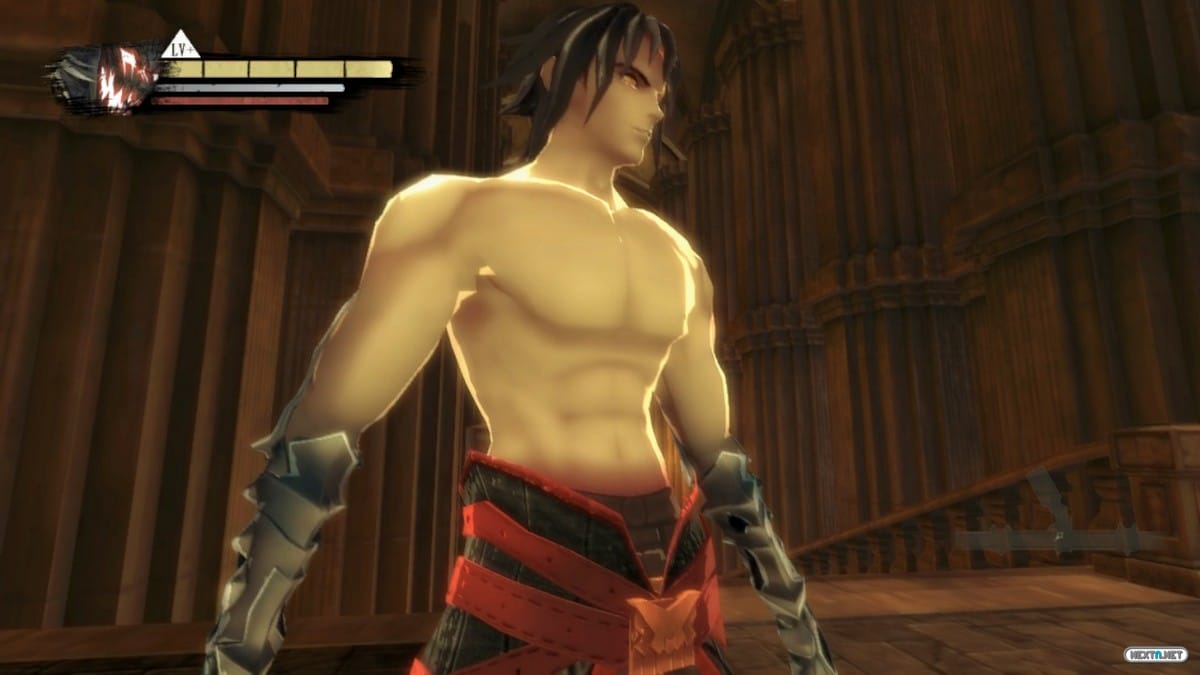This screenshot has height=675, width=1200.
Task: Select the LV+ level-up triangle indicator
Action: click(x=180, y=47)
